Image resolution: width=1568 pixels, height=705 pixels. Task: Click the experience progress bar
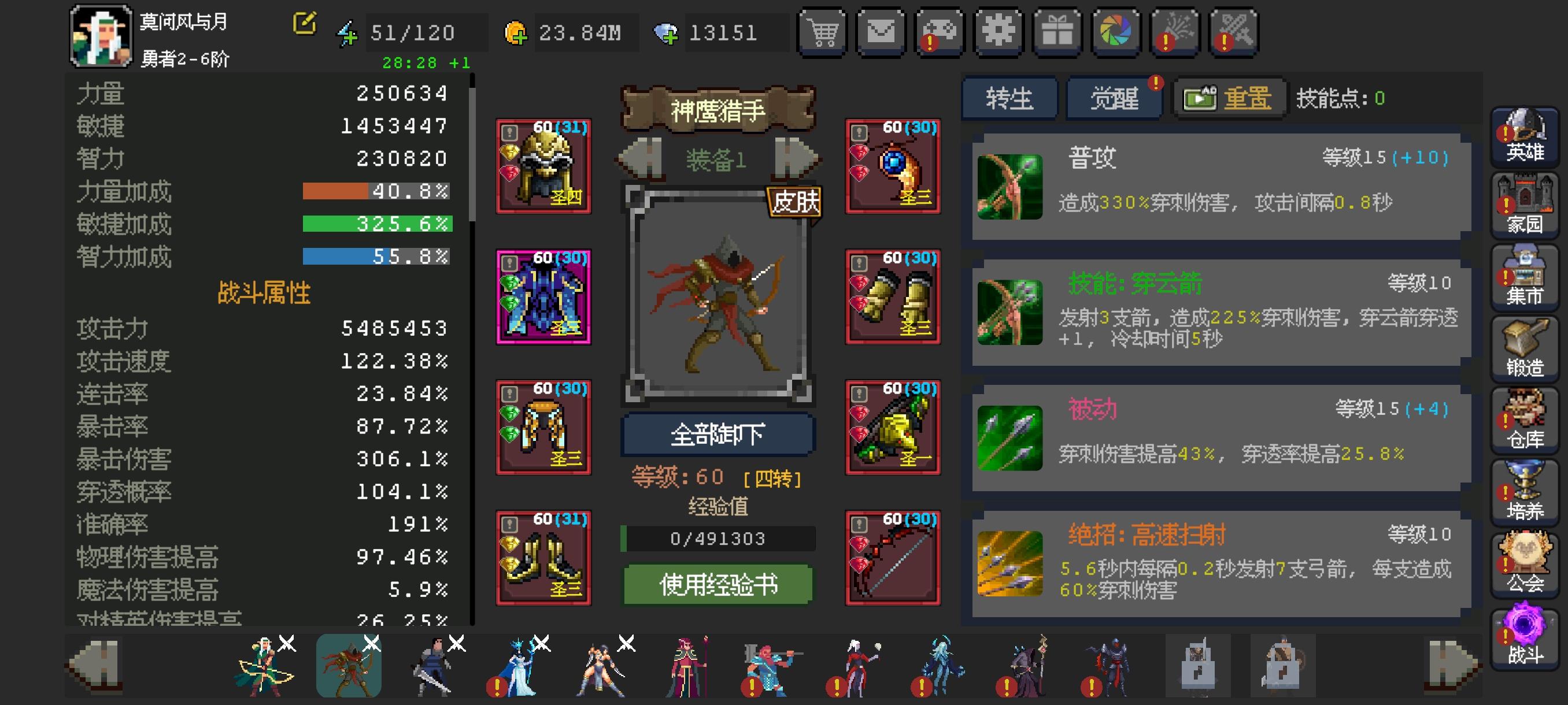(717, 538)
